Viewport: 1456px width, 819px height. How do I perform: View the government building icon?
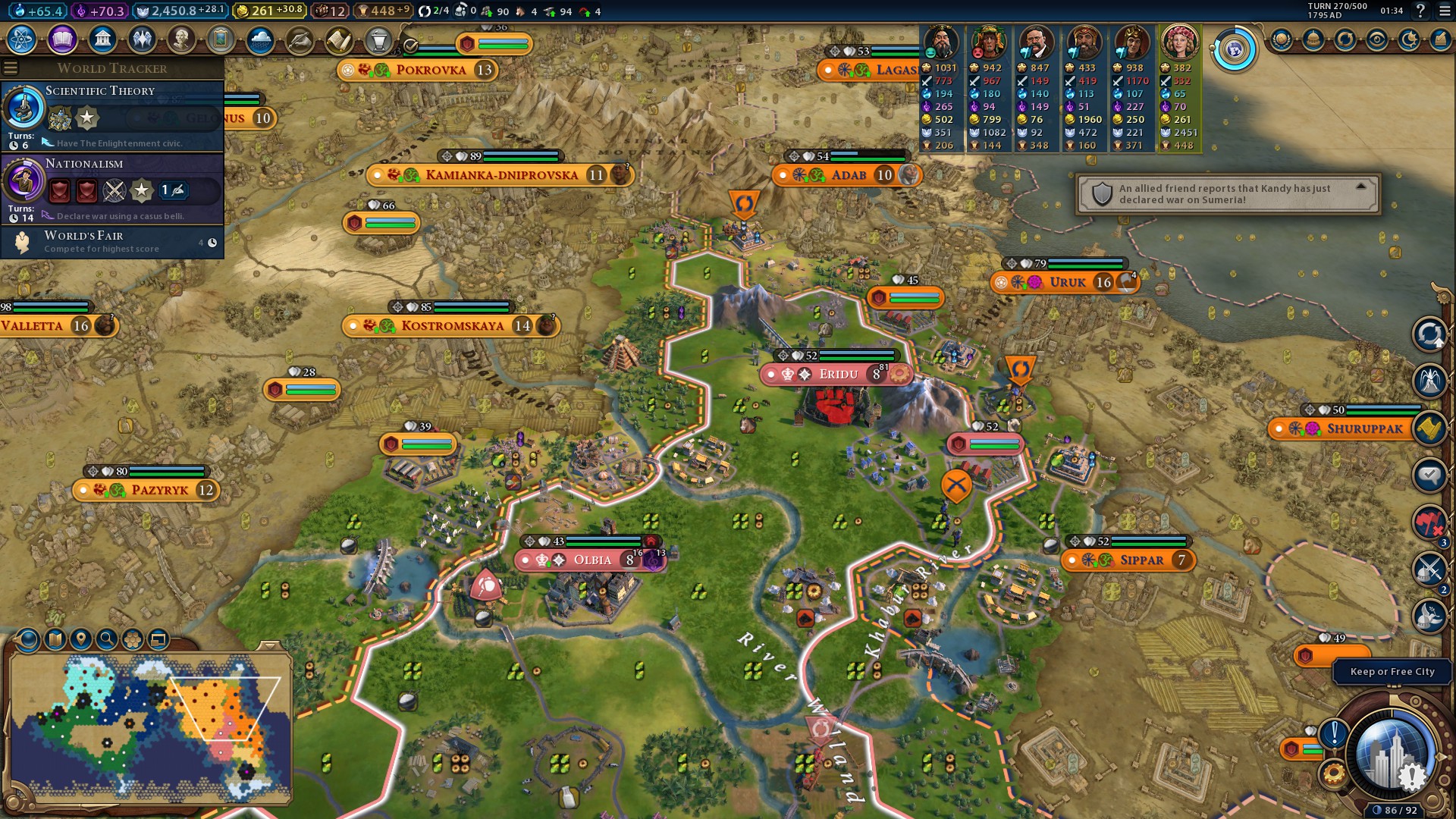pyautogui.click(x=102, y=39)
